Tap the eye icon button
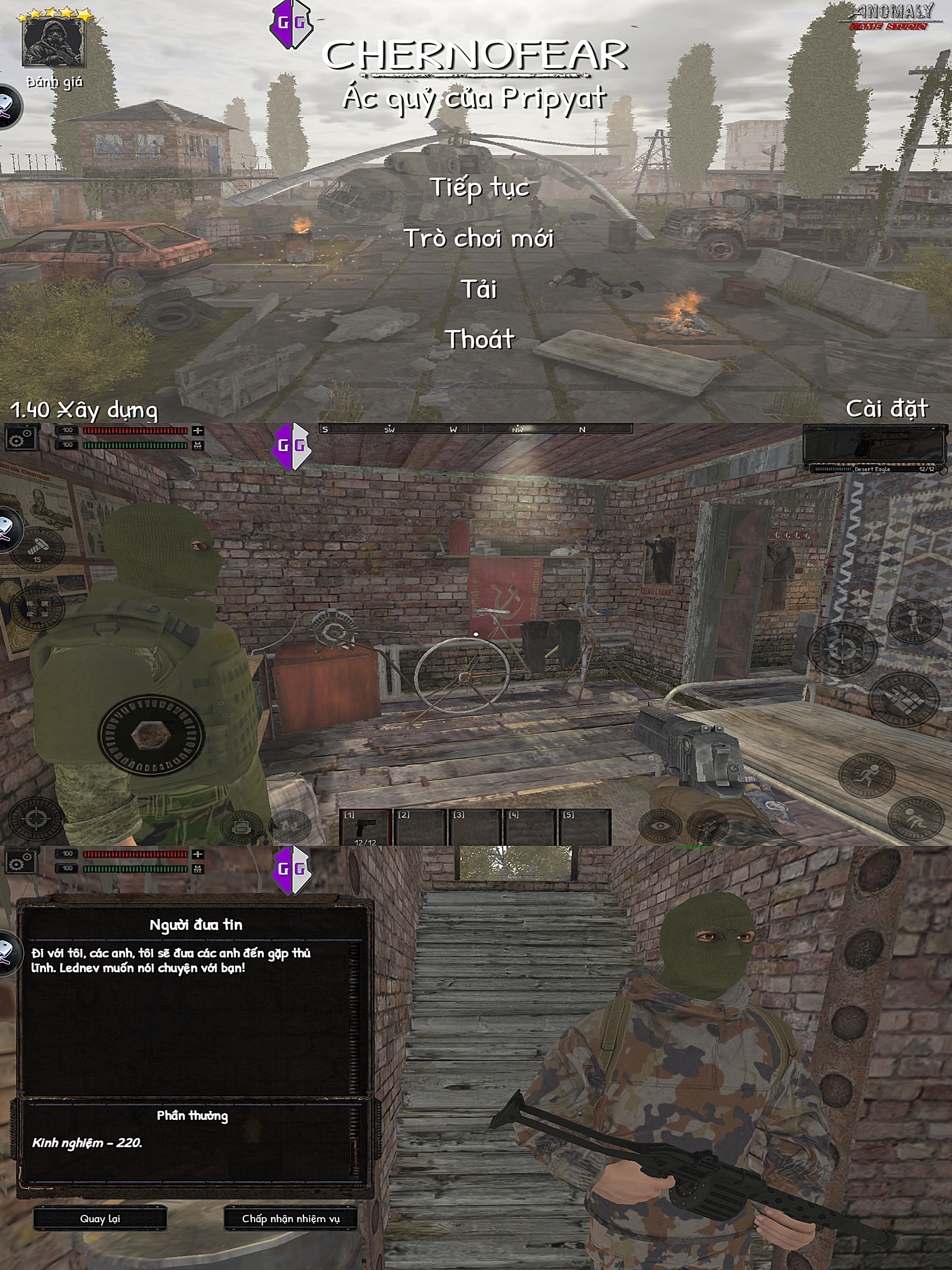 pyautogui.click(x=660, y=826)
